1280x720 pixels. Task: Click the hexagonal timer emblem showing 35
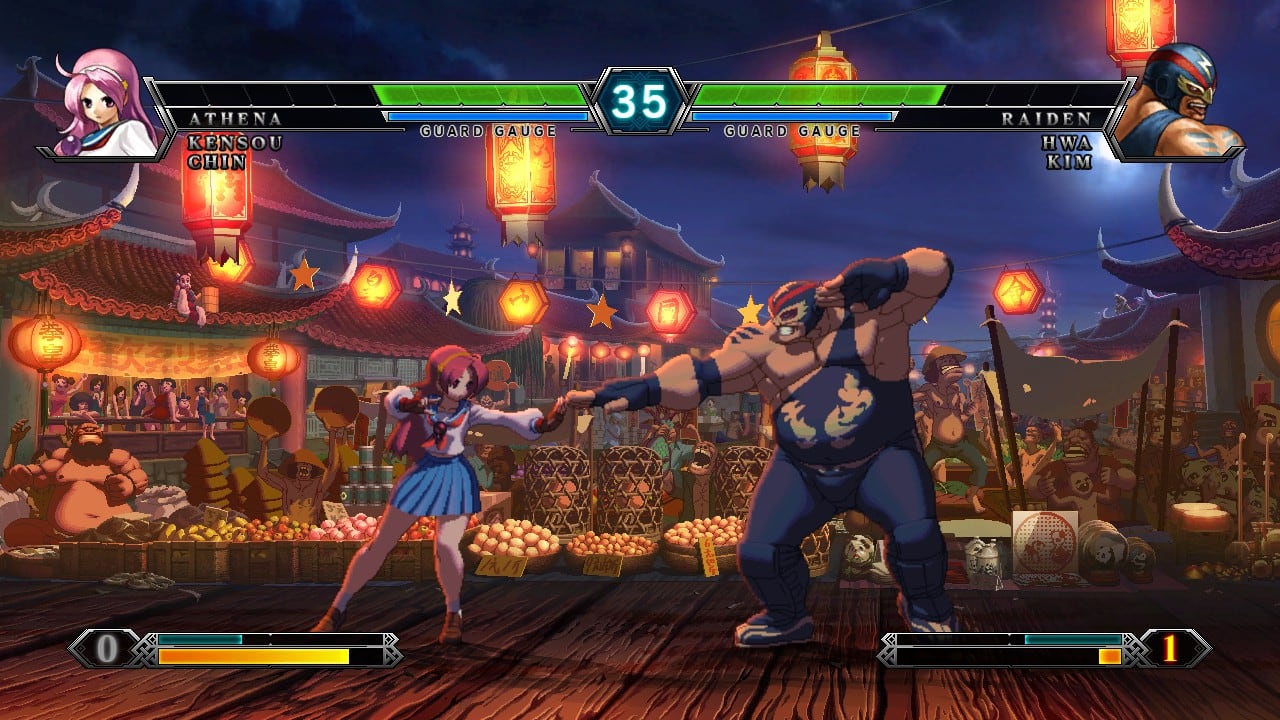[640, 100]
